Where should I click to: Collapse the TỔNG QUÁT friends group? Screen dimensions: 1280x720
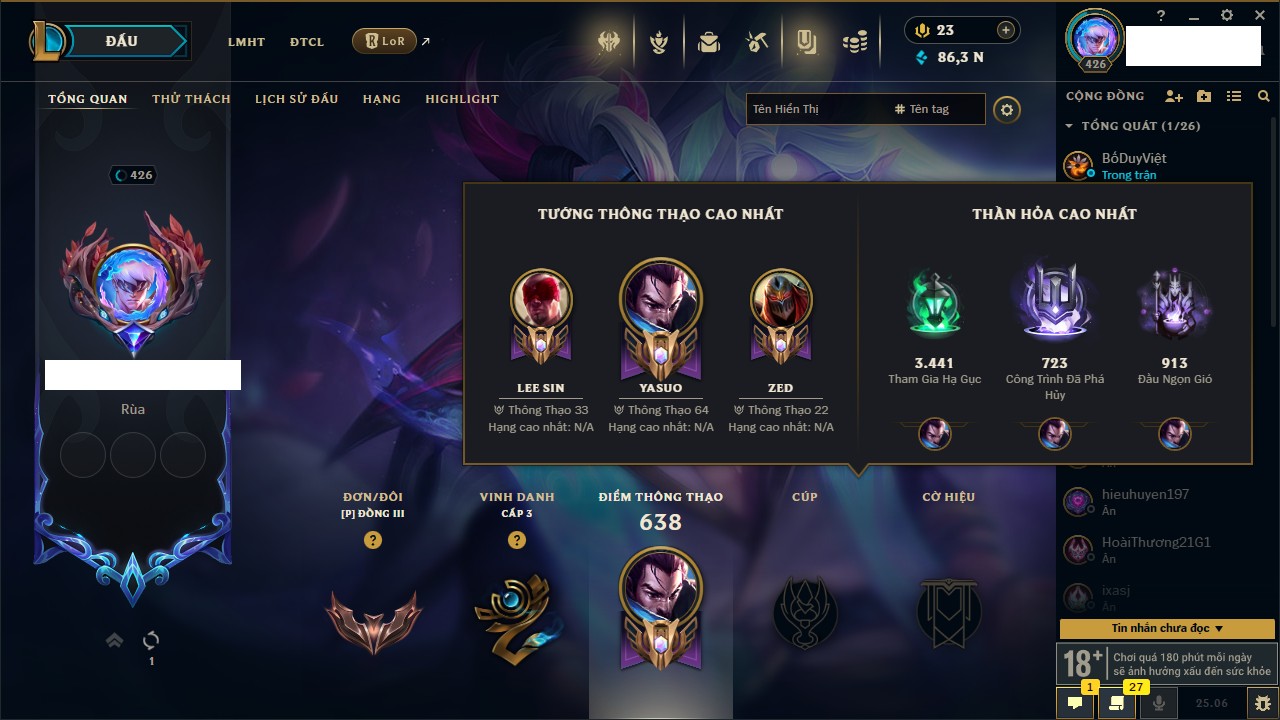pos(1070,126)
